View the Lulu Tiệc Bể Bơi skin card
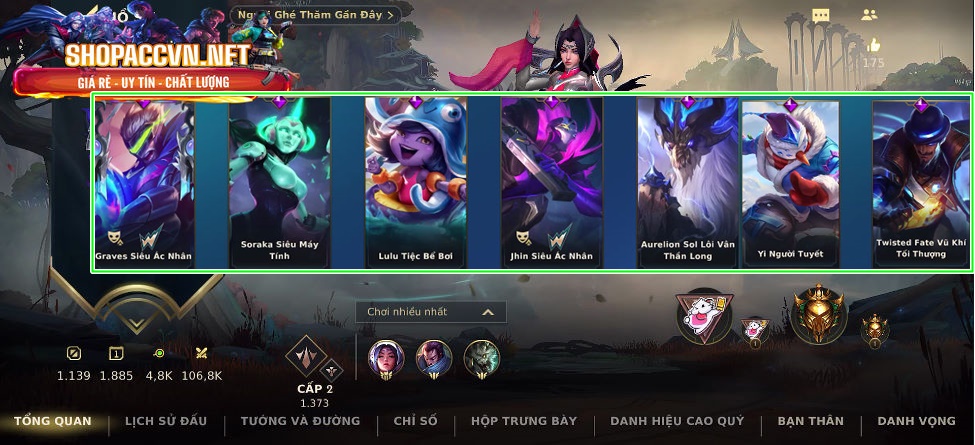 click(x=415, y=182)
